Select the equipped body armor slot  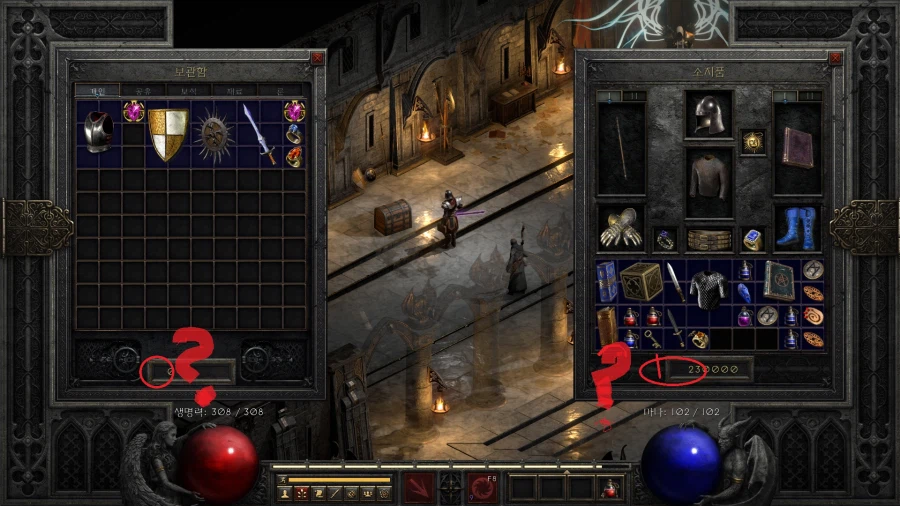pos(709,180)
